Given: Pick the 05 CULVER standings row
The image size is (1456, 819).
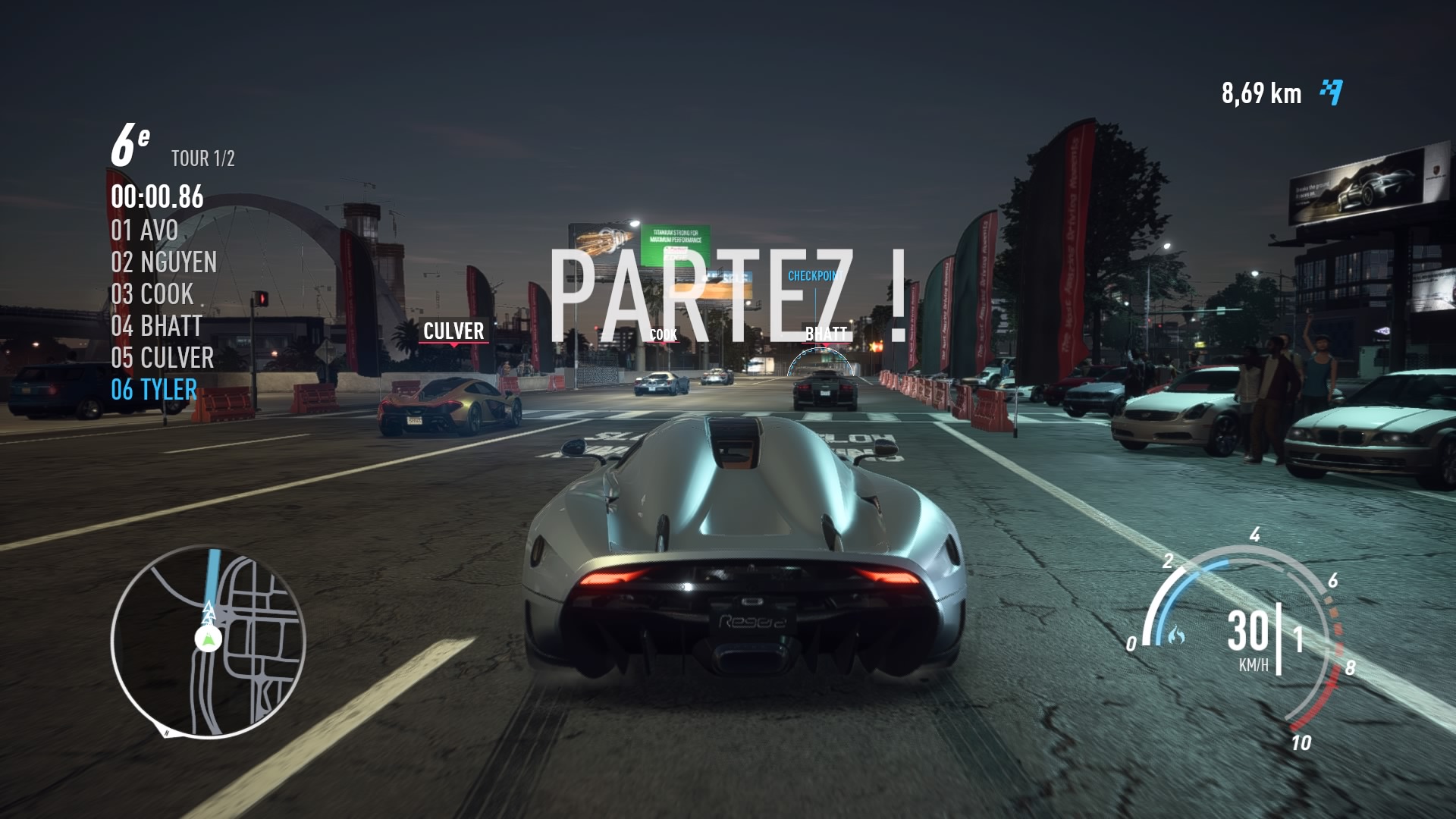Looking at the screenshot, I should click(x=162, y=358).
